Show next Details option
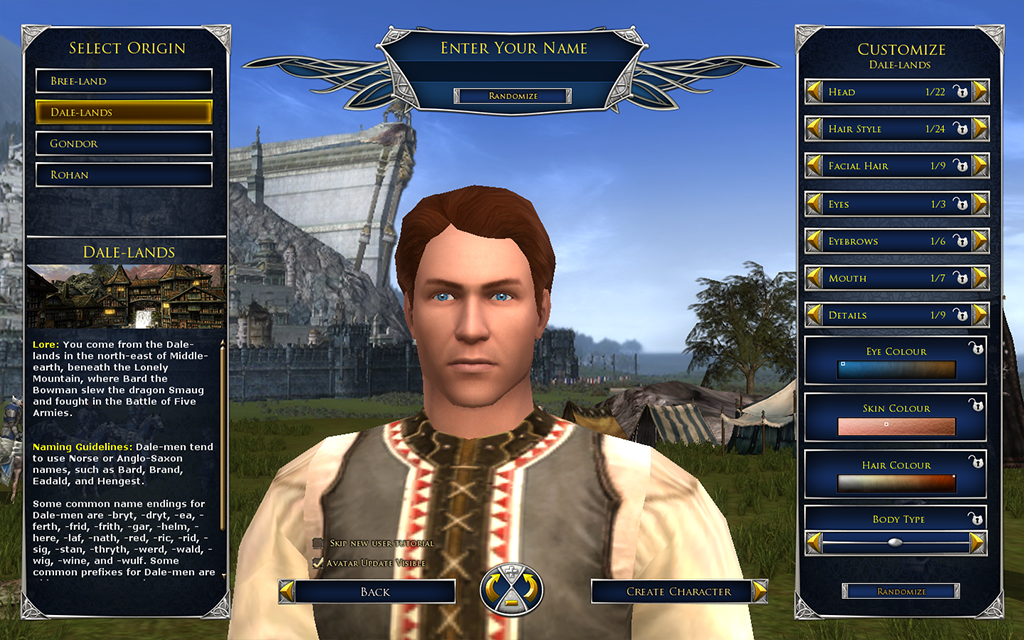 [980, 315]
